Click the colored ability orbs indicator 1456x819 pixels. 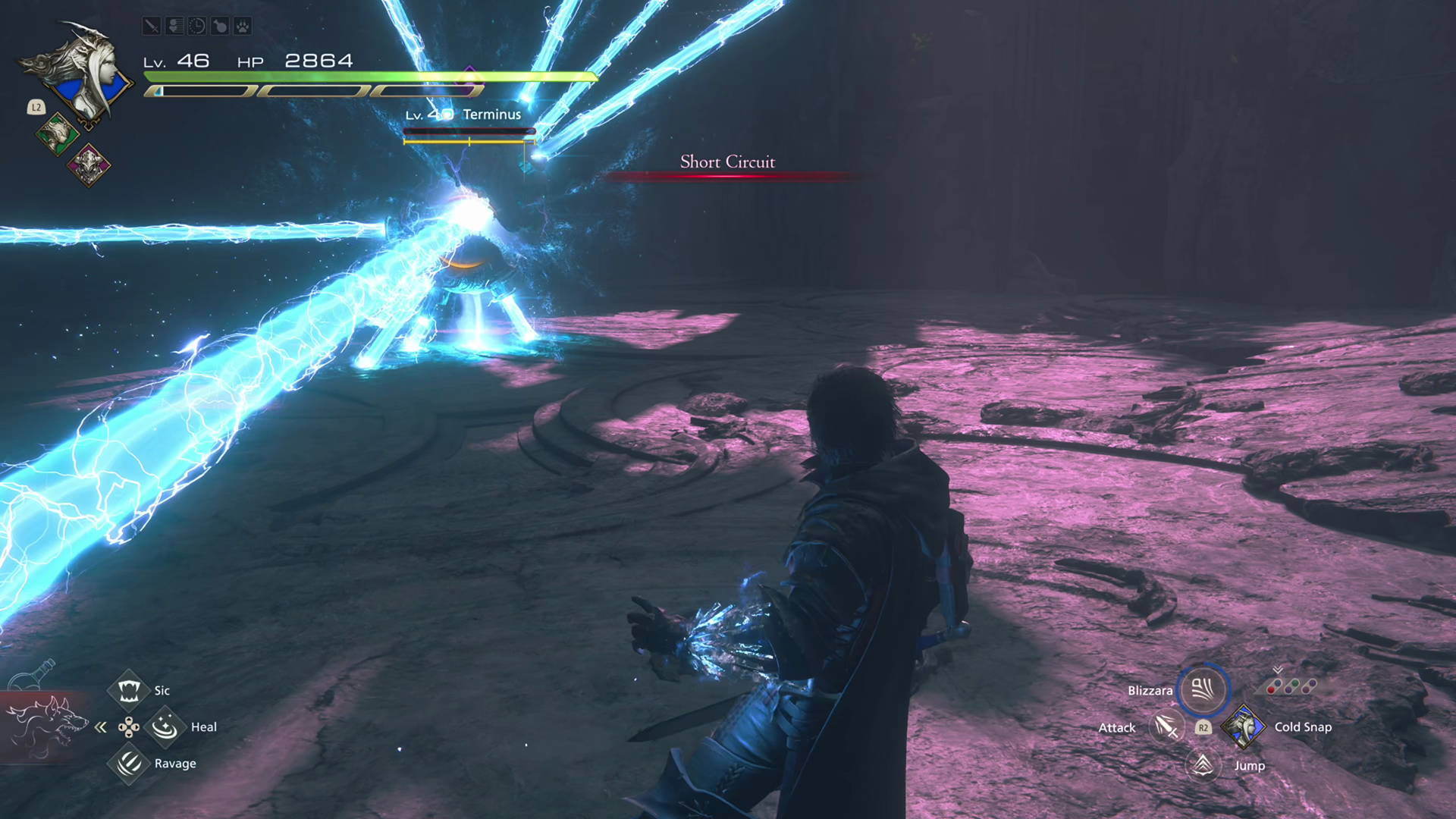point(1291,687)
